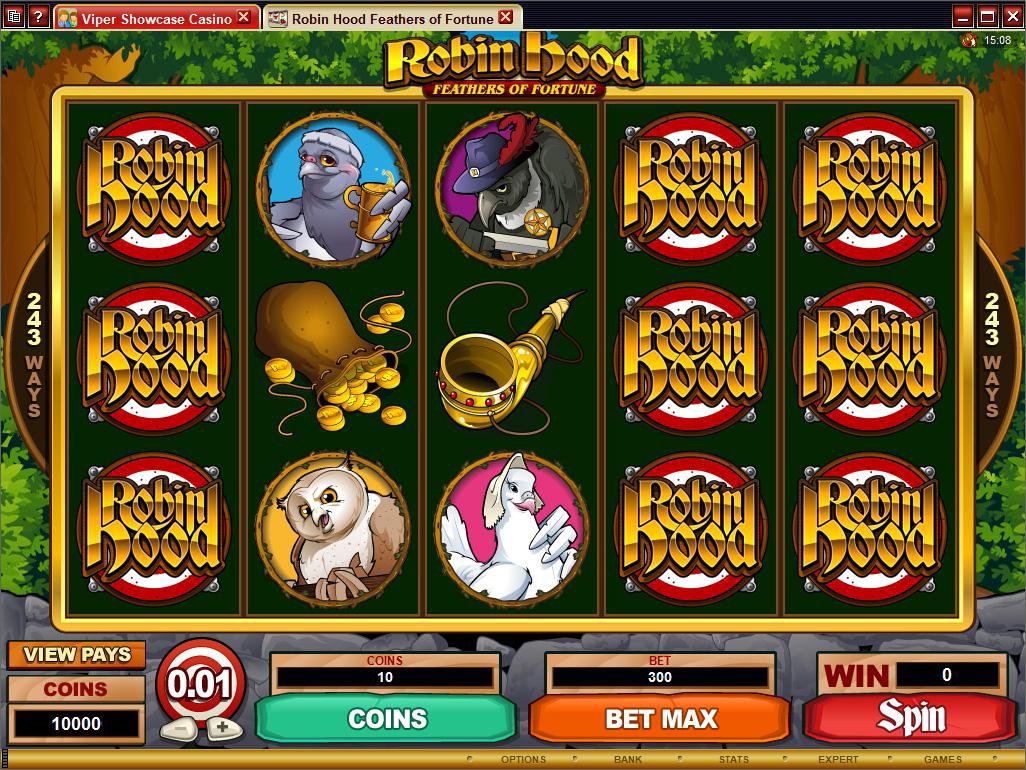The width and height of the screenshot is (1026, 770).
Task: Open the Options menu
Action: [523, 760]
